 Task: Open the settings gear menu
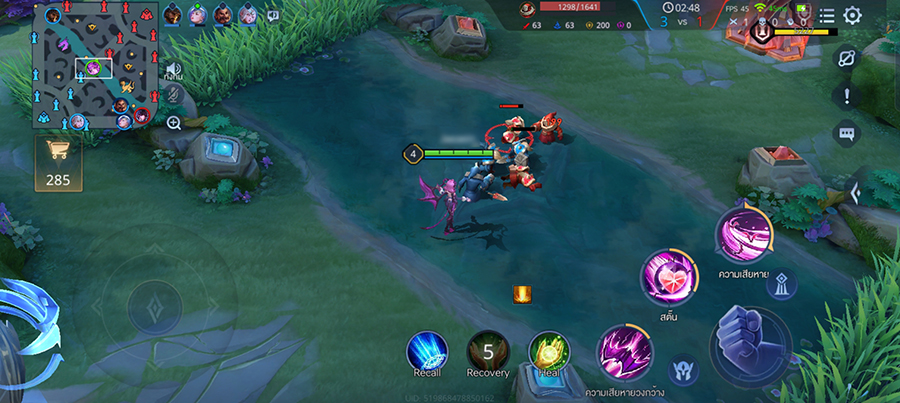pos(852,16)
